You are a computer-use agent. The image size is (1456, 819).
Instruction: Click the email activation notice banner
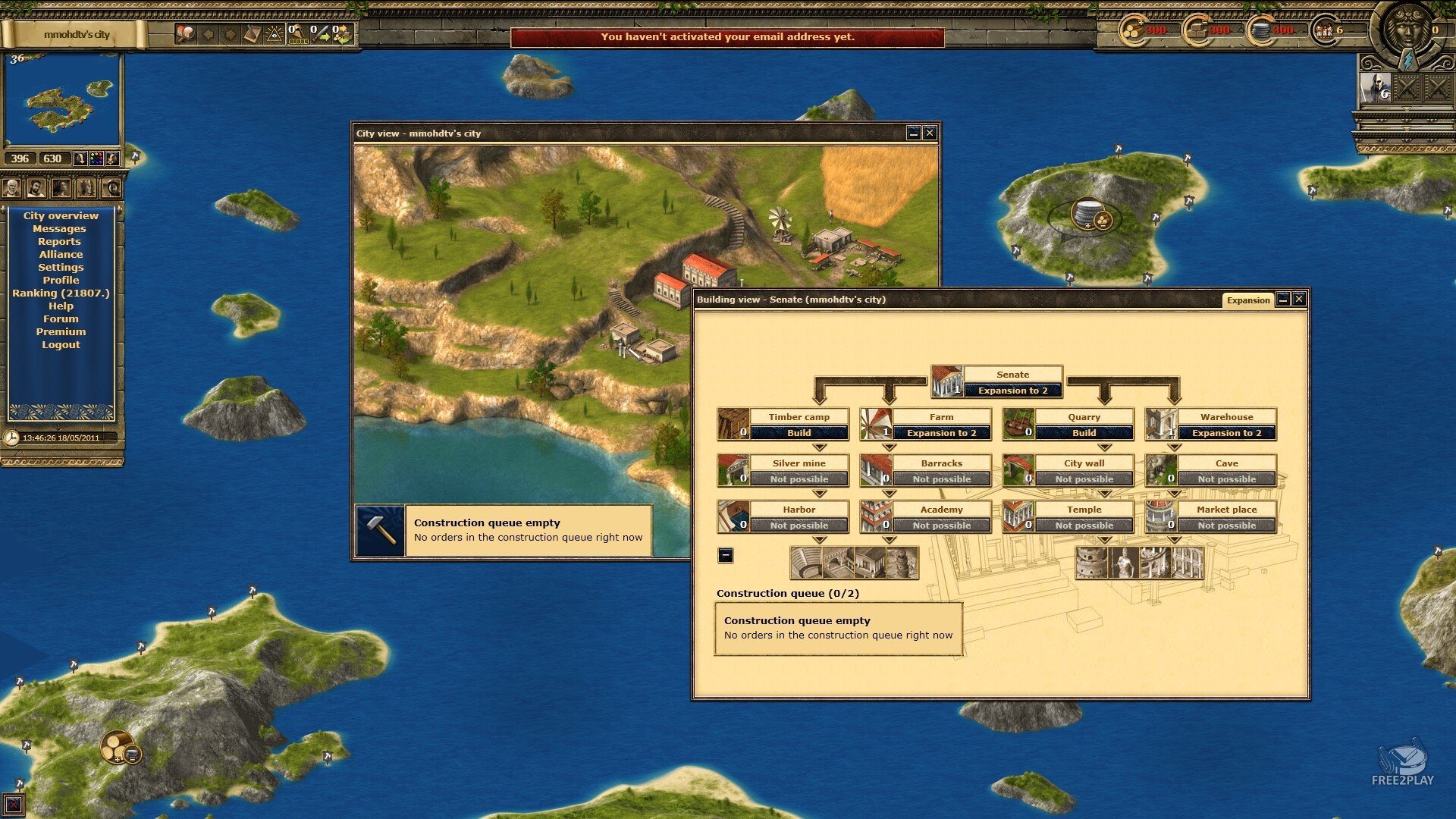(x=727, y=37)
